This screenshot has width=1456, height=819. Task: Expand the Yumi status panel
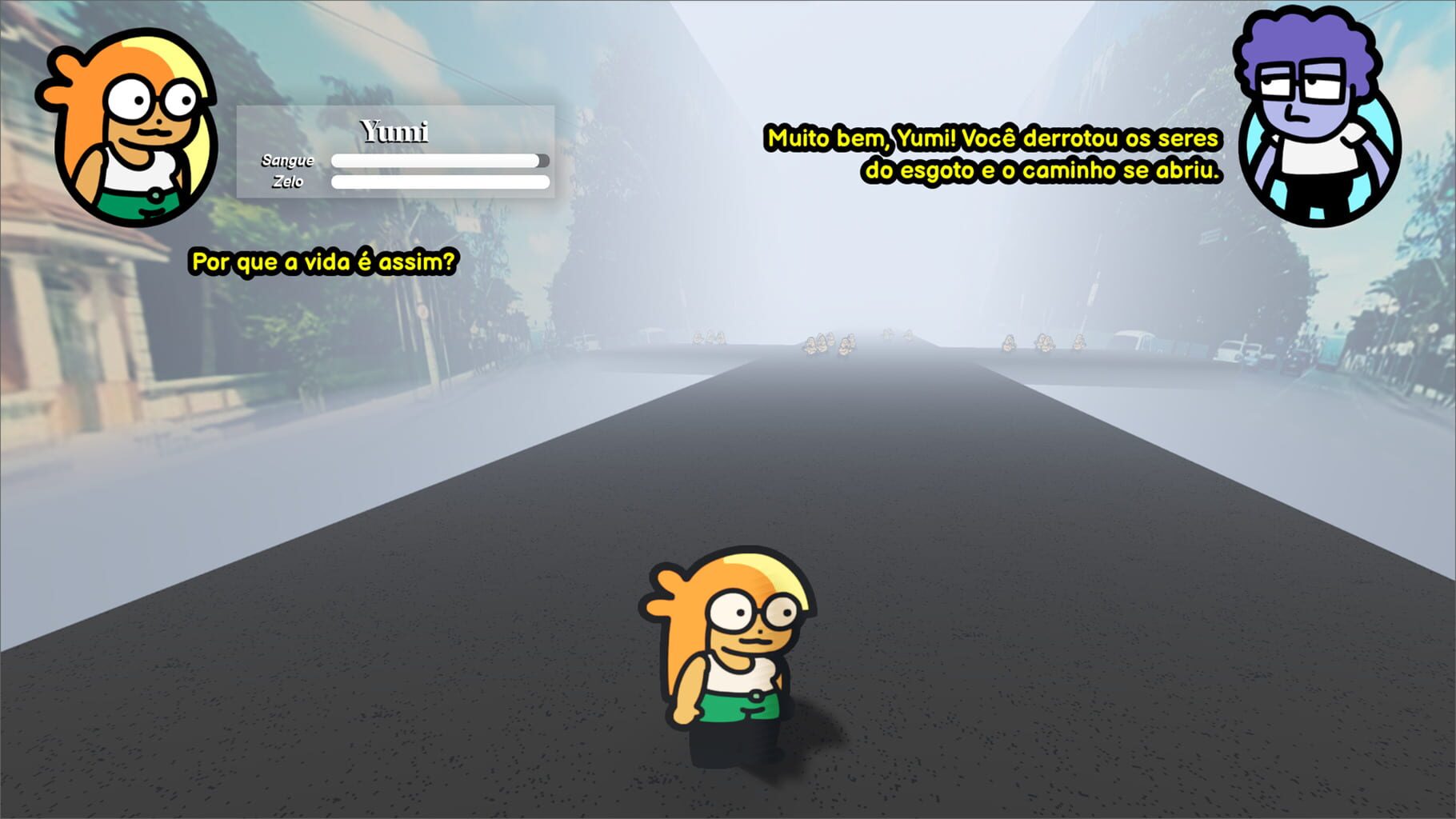[x=395, y=151]
